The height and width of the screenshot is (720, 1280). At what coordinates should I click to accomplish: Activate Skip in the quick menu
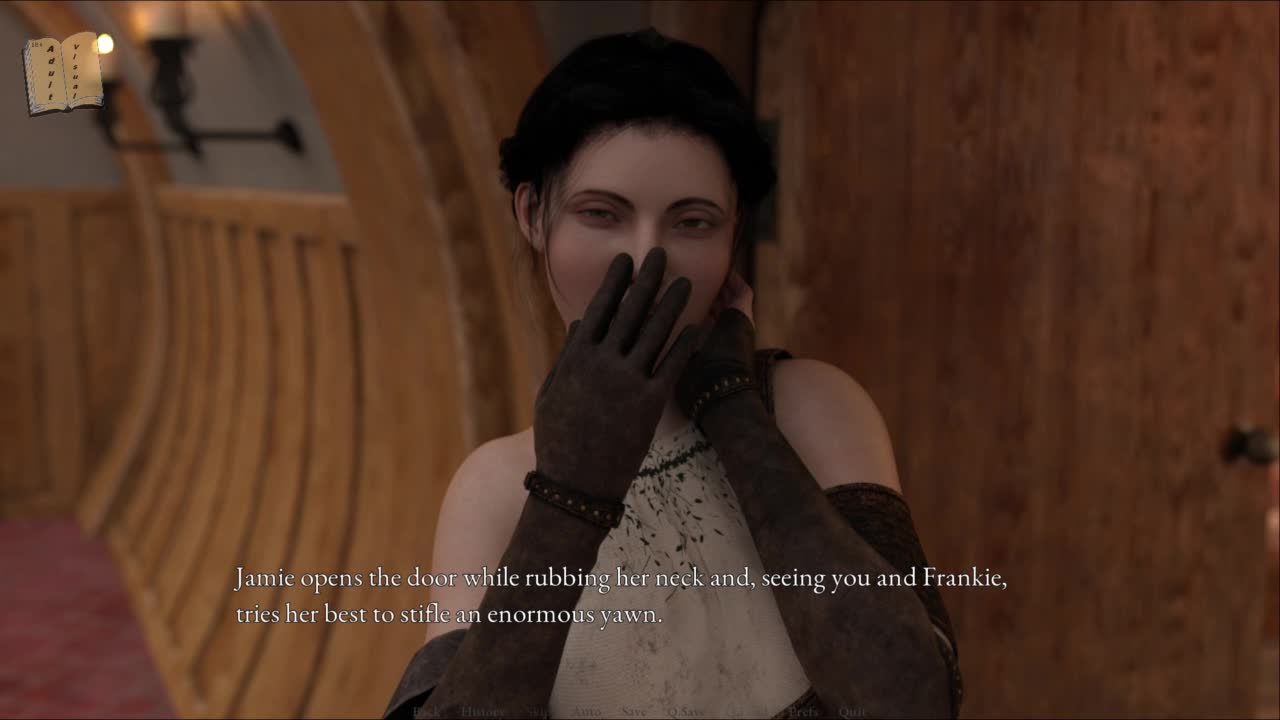coord(540,711)
